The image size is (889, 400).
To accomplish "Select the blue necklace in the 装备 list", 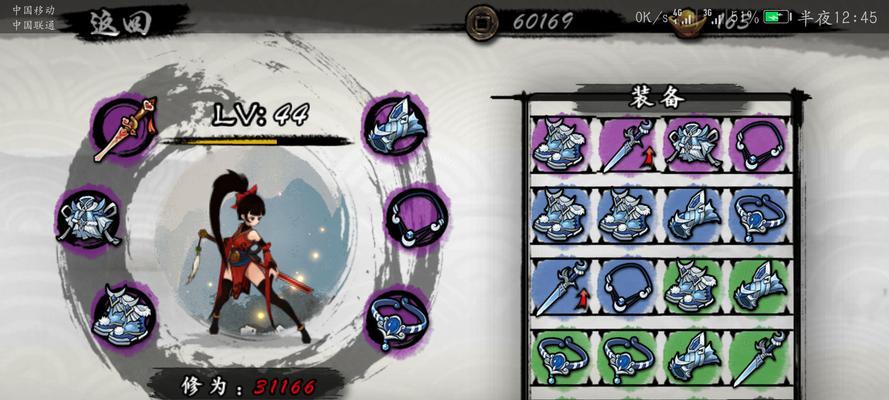I will click(626, 285).
